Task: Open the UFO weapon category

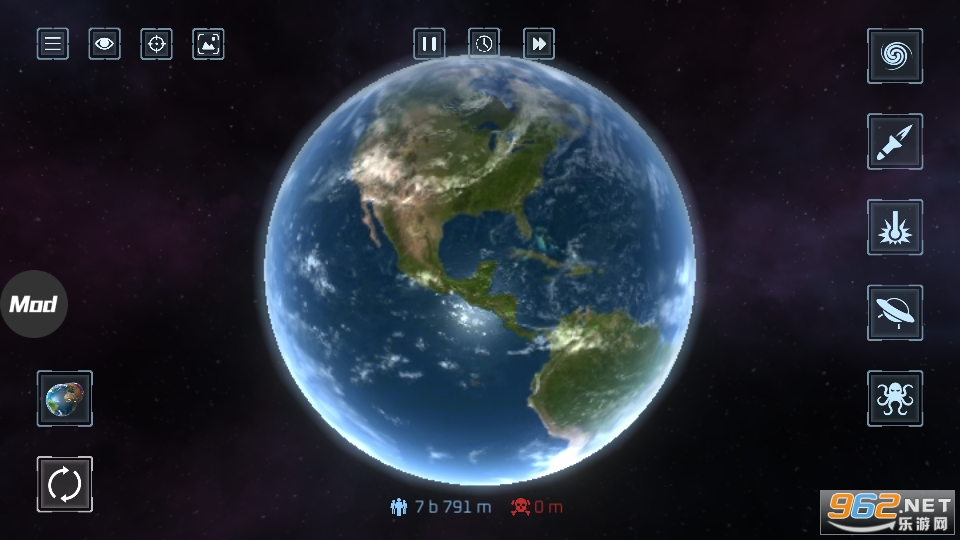Action: pyautogui.click(x=894, y=313)
